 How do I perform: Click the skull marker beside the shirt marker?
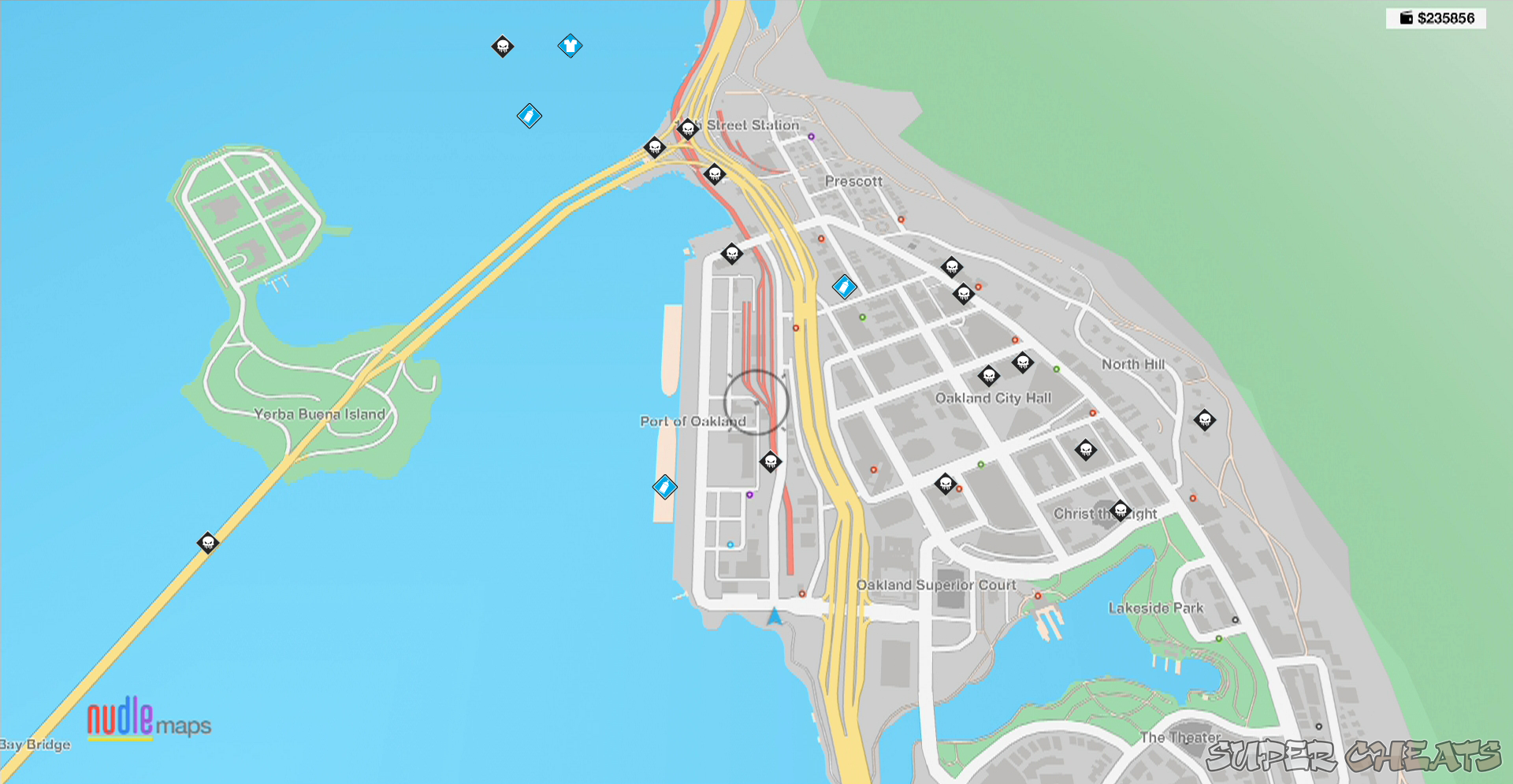pyautogui.click(x=503, y=46)
